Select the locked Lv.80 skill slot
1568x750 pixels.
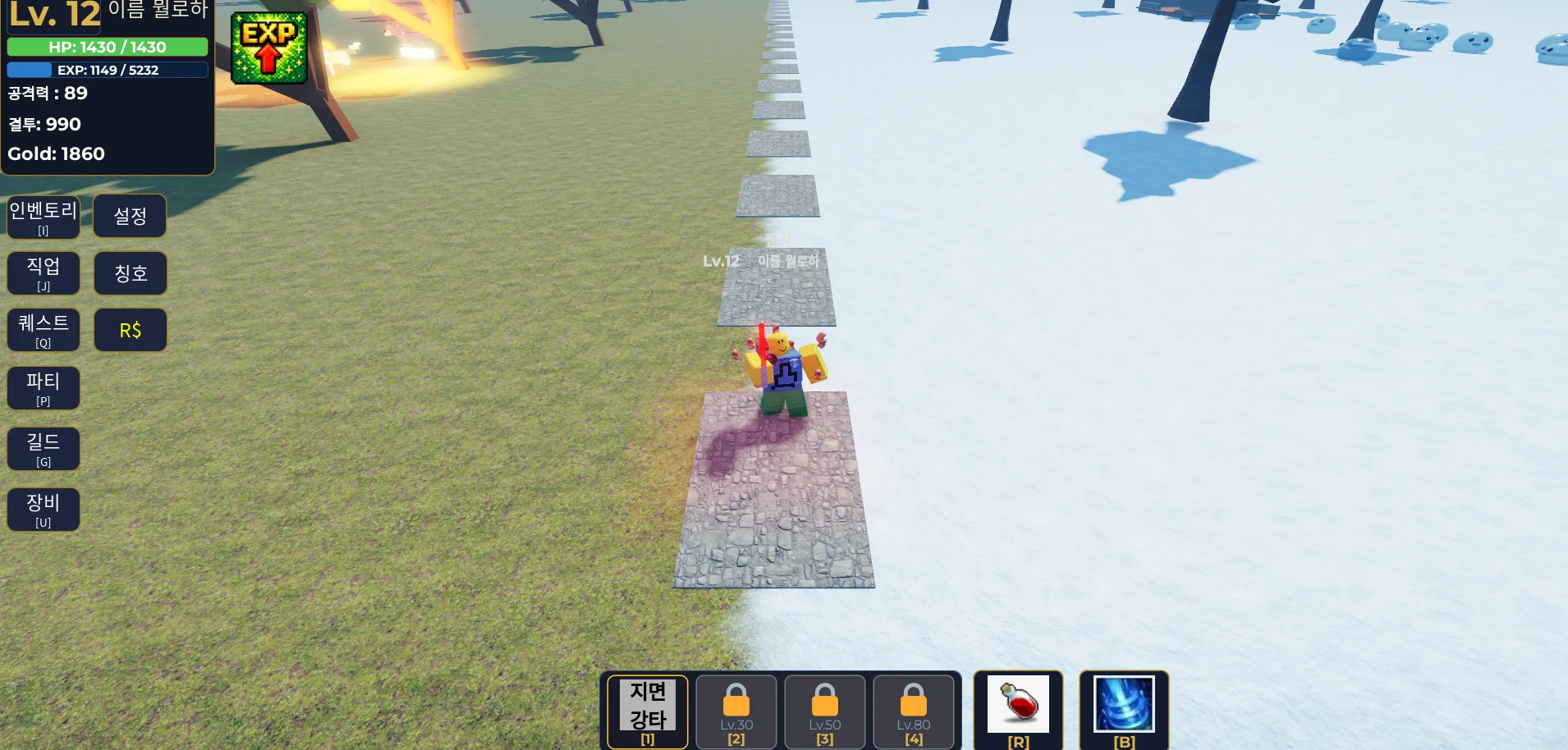coord(914,711)
